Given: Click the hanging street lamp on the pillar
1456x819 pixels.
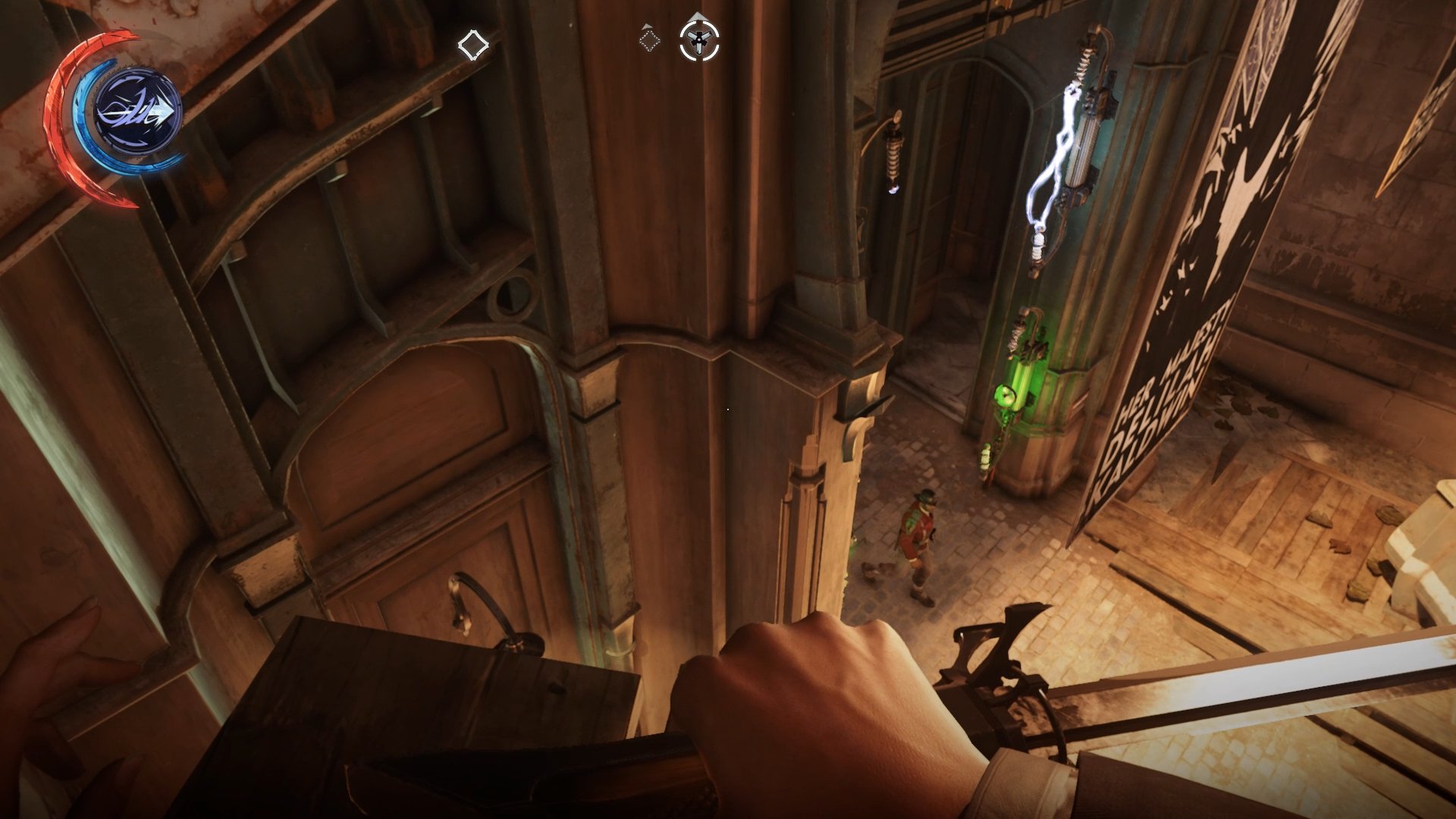Looking at the screenshot, I should [x=893, y=159].
